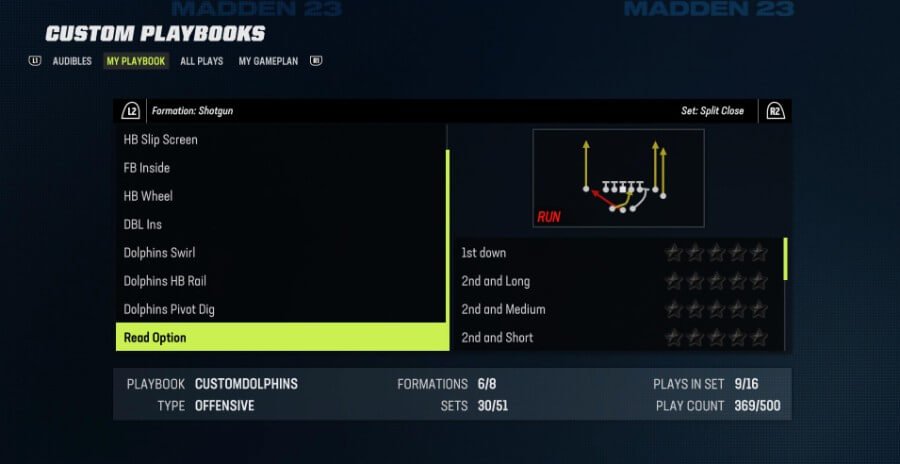
Task: Pick the Dolphins Pivot Dig play
Action: coord(169,309)
